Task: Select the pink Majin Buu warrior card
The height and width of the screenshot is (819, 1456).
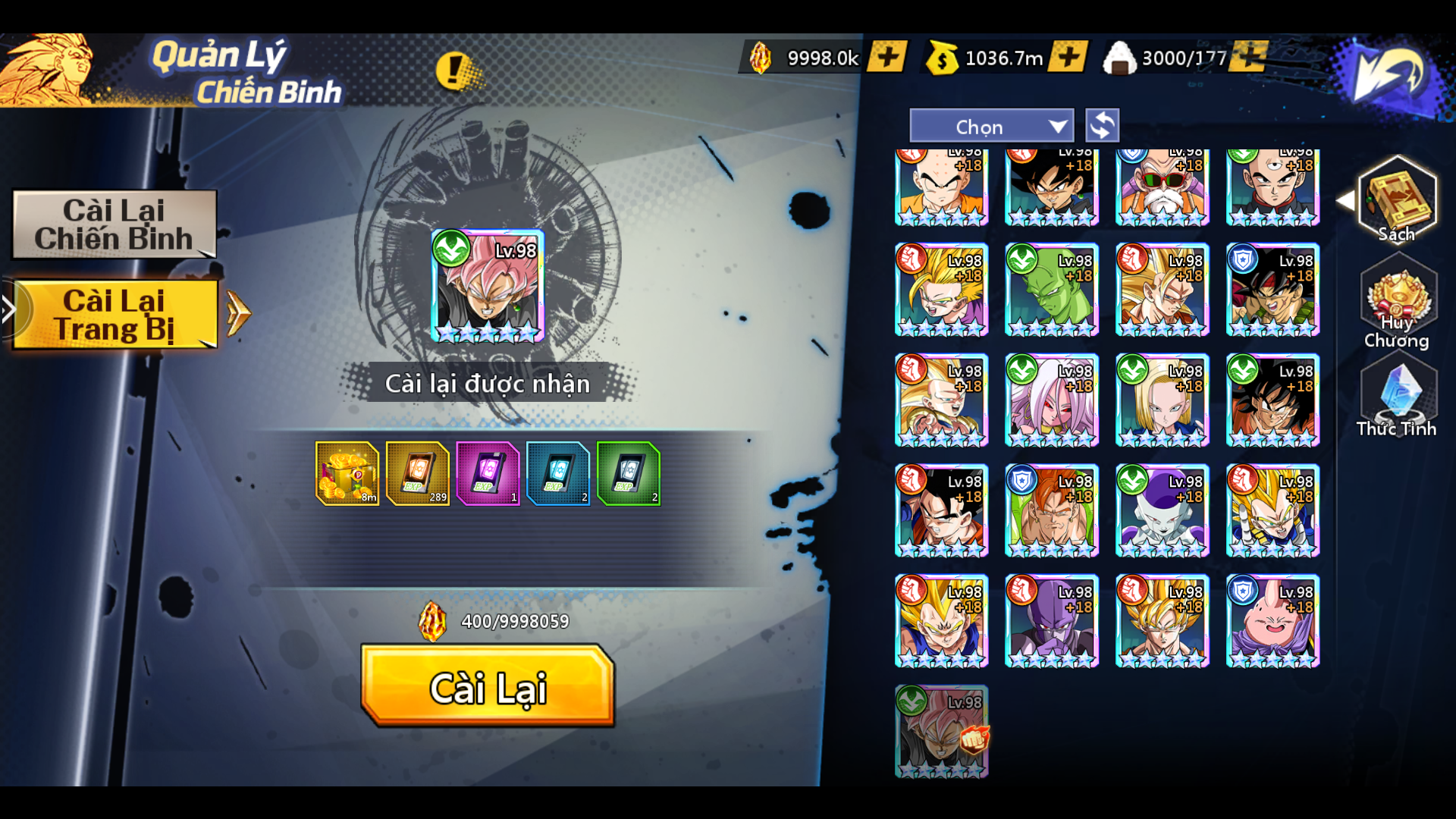Action: coord(1272,621)
